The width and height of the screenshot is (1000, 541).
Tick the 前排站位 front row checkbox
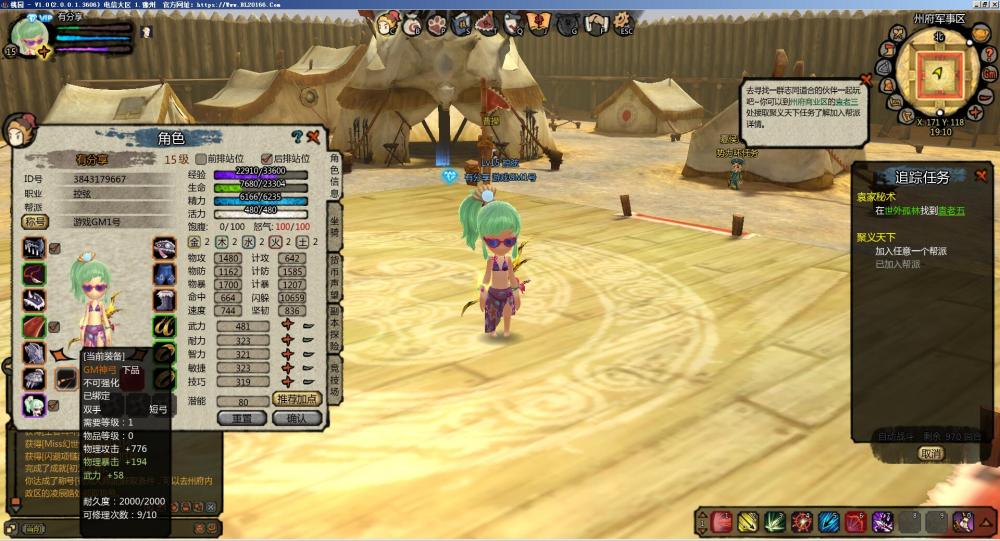(x=201, y=159)
